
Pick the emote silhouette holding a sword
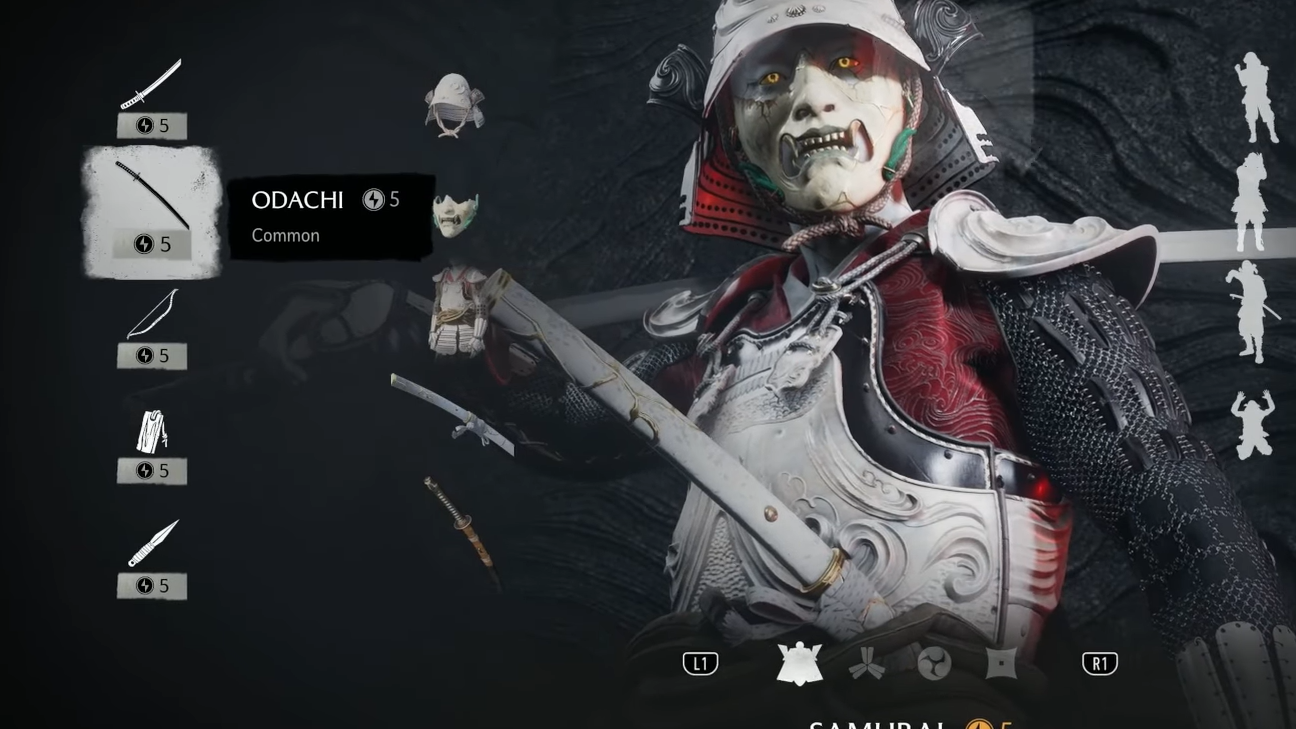point(1250,312)
